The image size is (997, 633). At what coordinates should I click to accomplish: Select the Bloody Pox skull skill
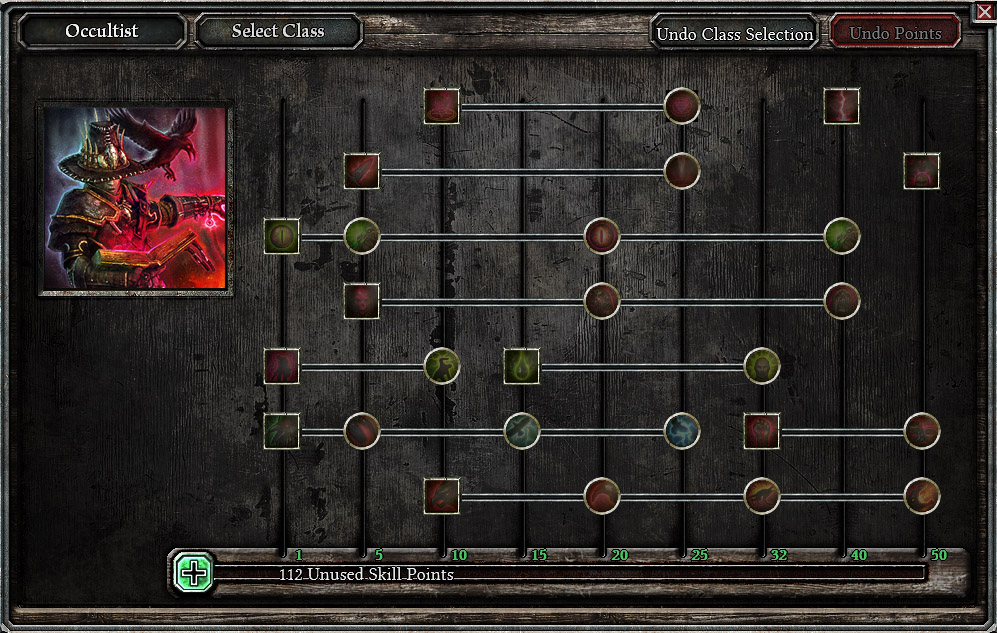pyautogui.click(x=362, y=300)
